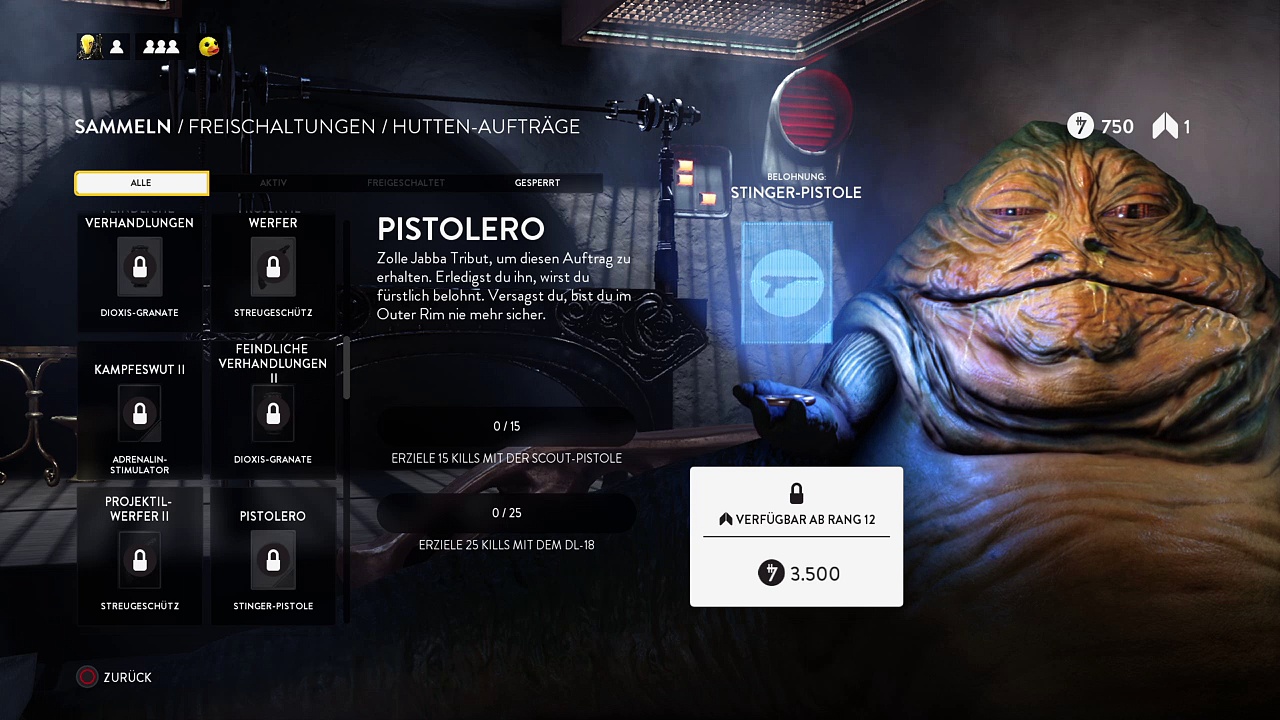
Task: Choose the Feindliche Verhandlungen II contract
Action: pos(273,412)
